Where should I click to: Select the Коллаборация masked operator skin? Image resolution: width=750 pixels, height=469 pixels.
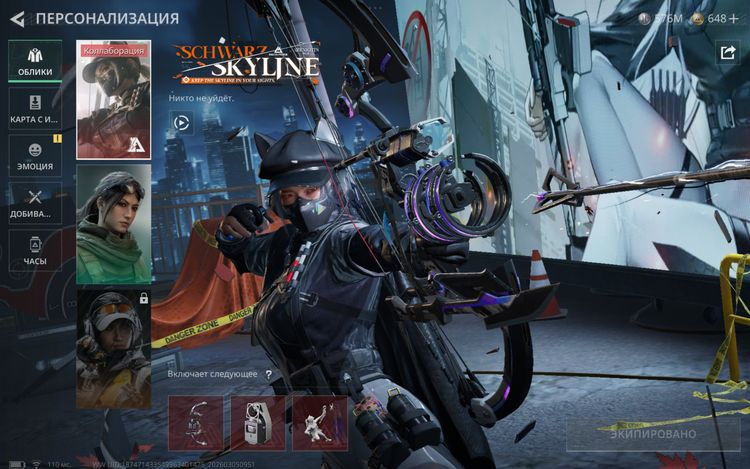tap(113, 100)
